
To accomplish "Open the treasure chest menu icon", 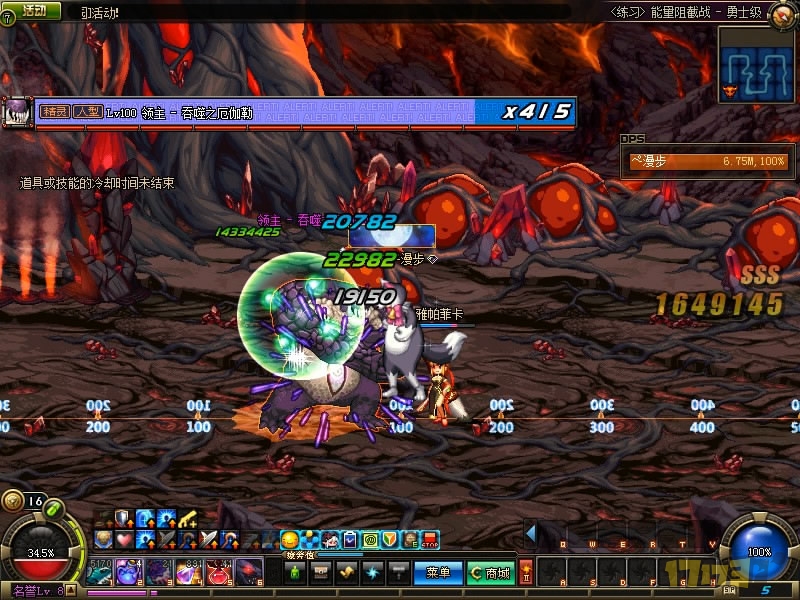I will (322, 573).
